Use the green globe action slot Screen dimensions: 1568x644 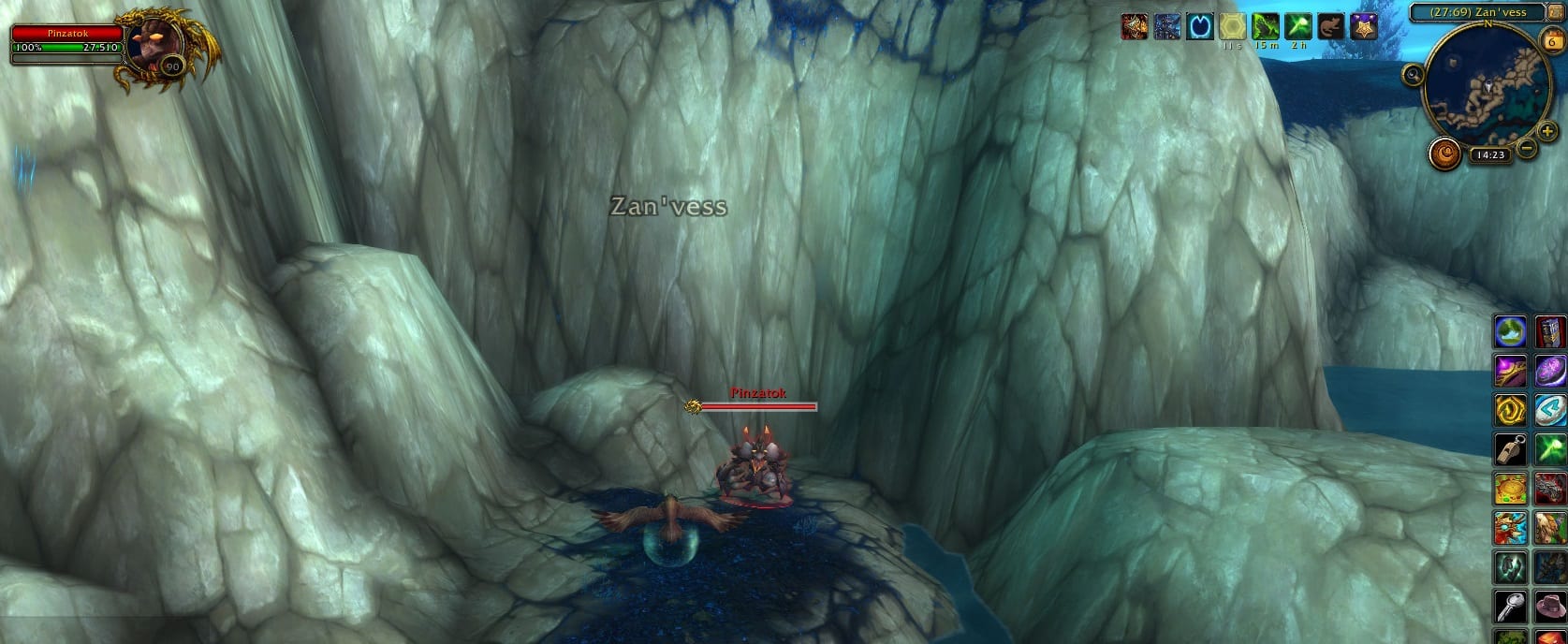1510,331
